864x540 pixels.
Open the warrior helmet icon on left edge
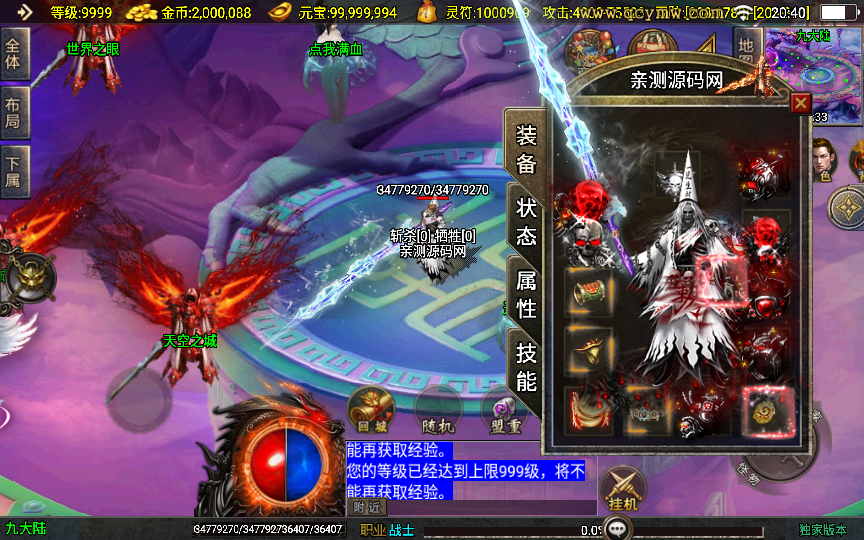[x=32, y=274]
